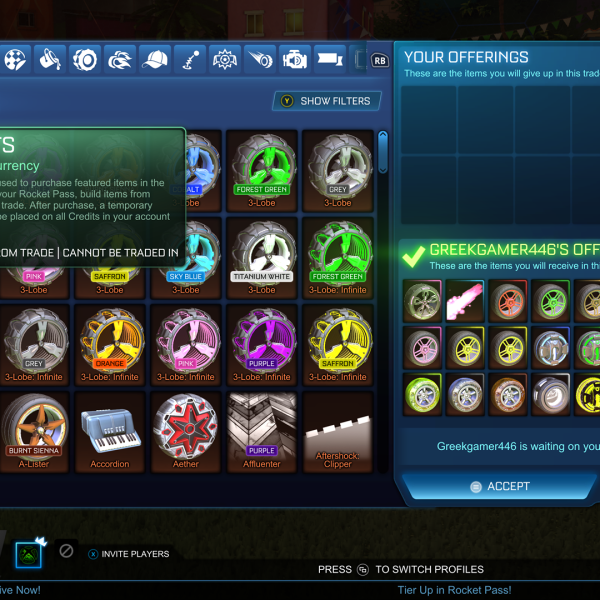This screenshot has width=600, height=600.
Task: Switch to the engine audio tab
Action: (296, 60)
